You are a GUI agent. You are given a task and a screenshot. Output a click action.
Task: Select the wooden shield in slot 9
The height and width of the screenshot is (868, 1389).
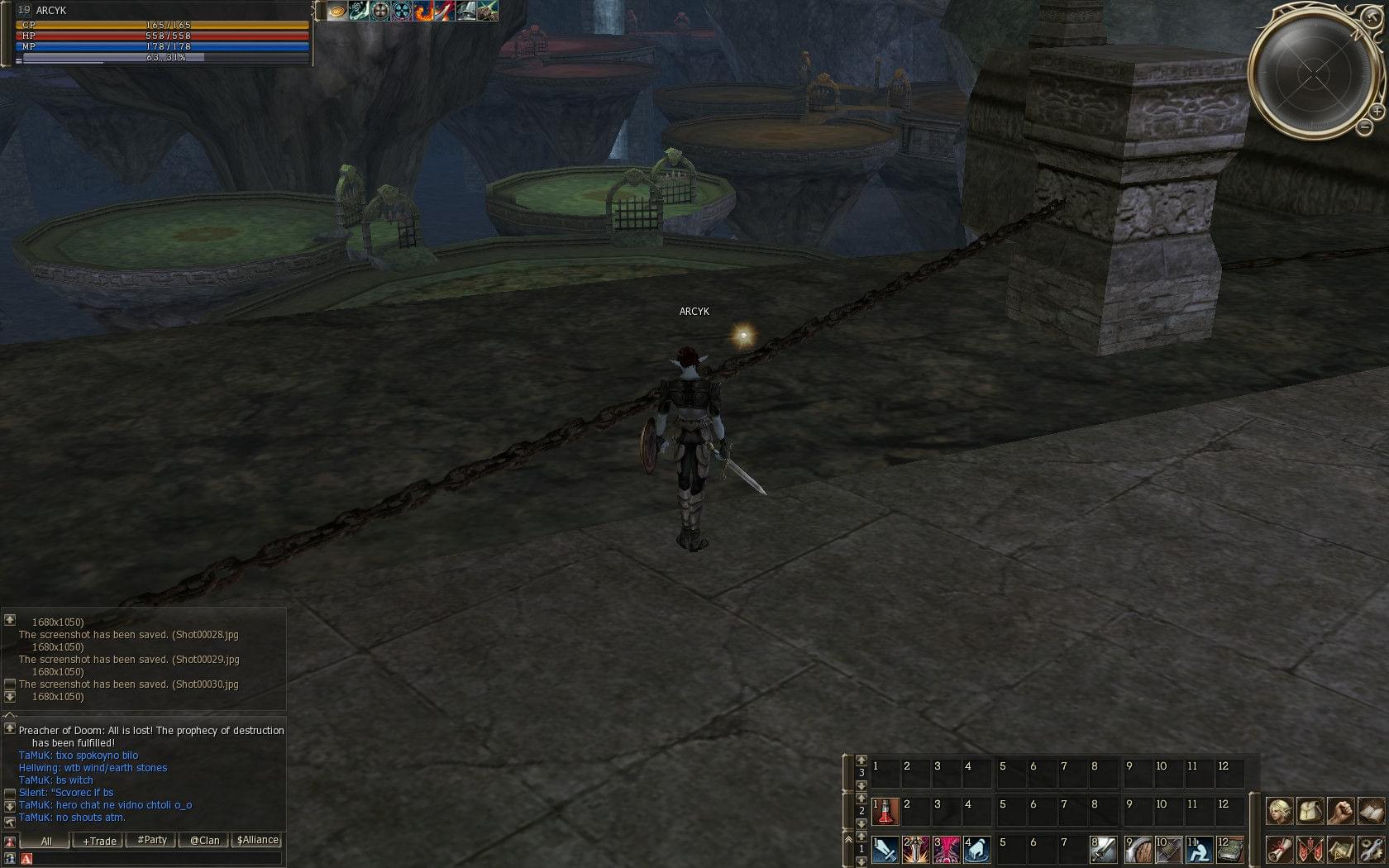[x=1138, y=849]
